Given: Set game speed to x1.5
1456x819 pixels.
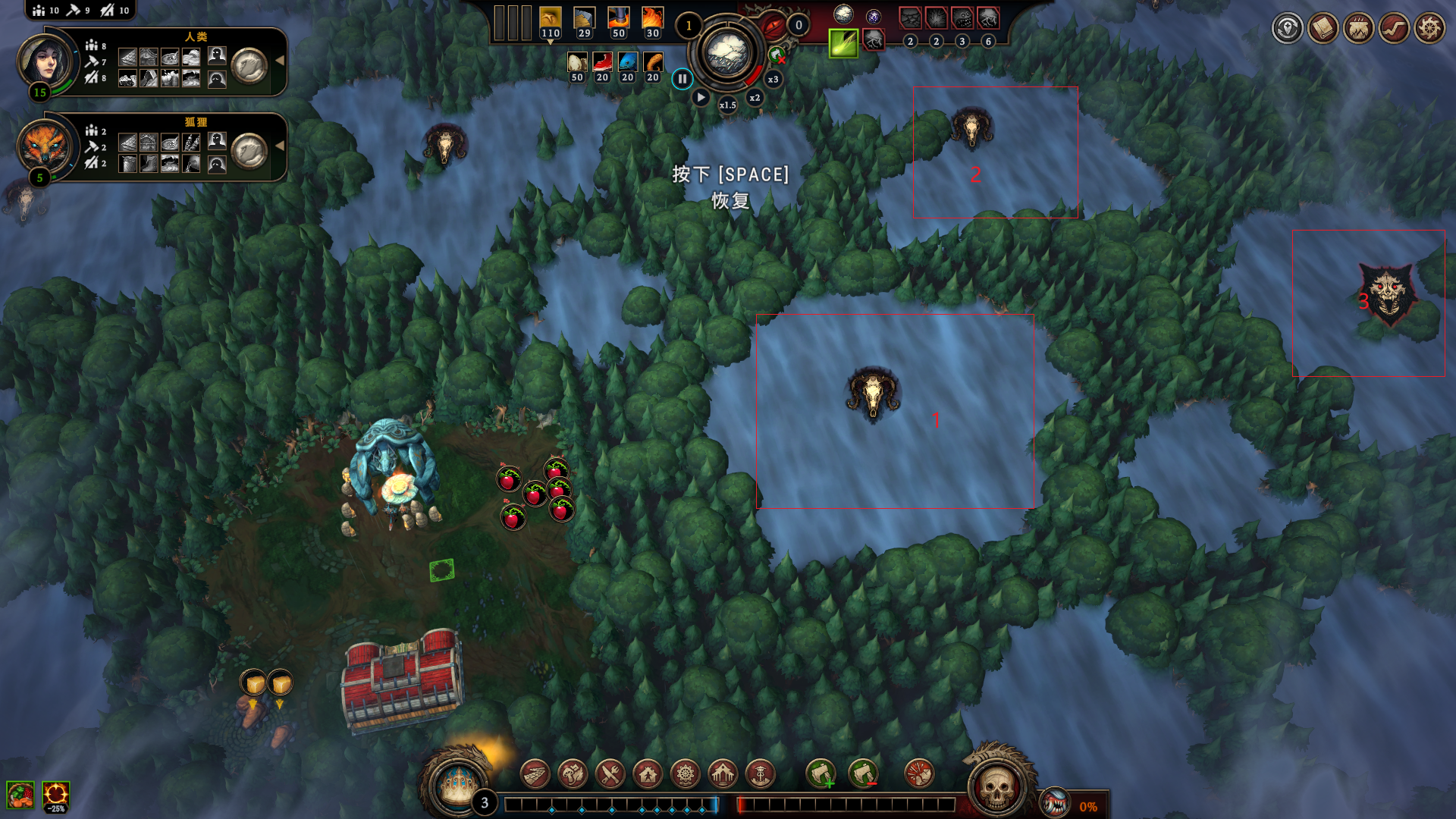Looking at the screenshot, I should click(x=727, y=105).
